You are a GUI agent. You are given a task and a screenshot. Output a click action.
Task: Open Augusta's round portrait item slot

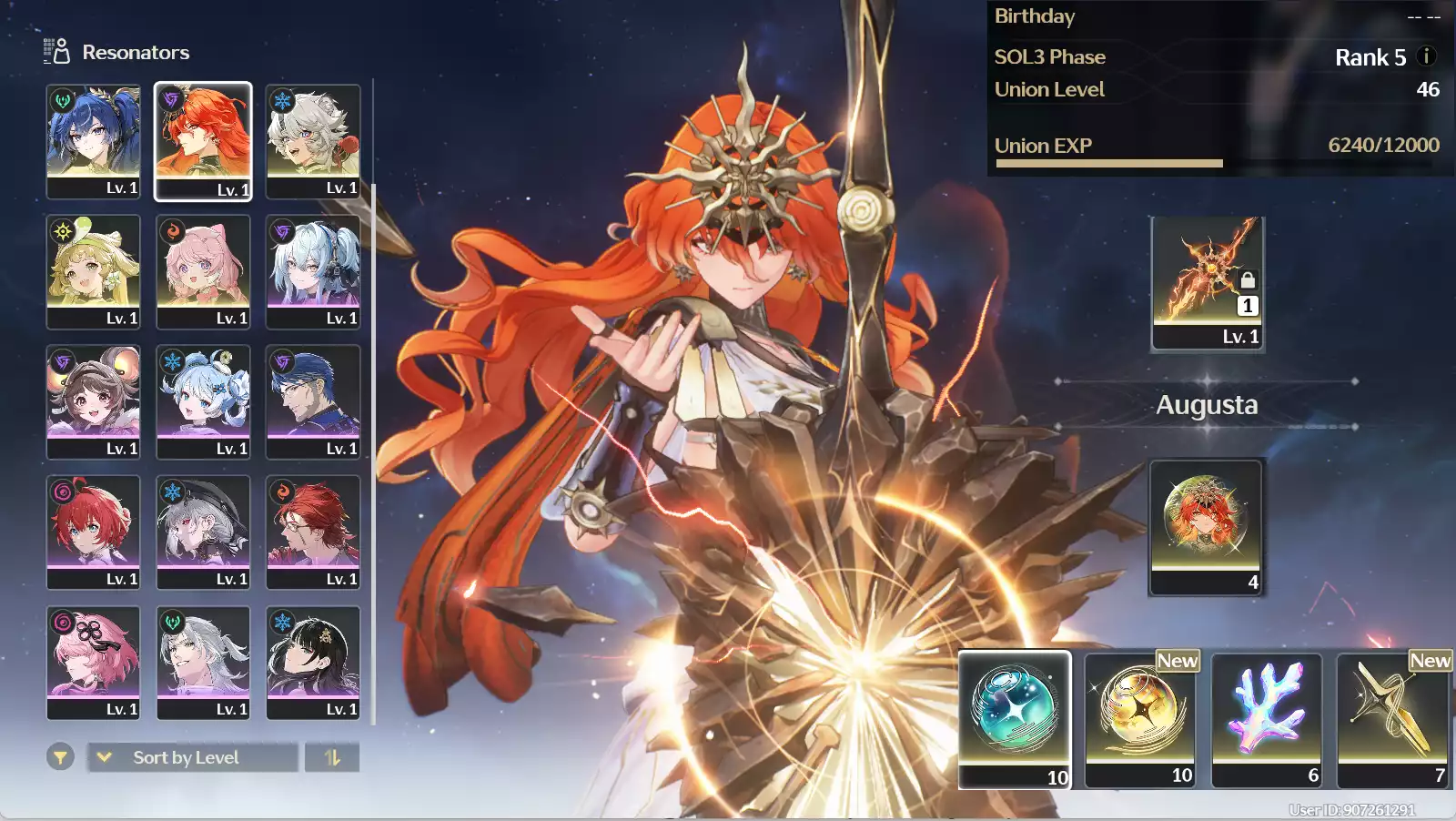coord(1206,527)
